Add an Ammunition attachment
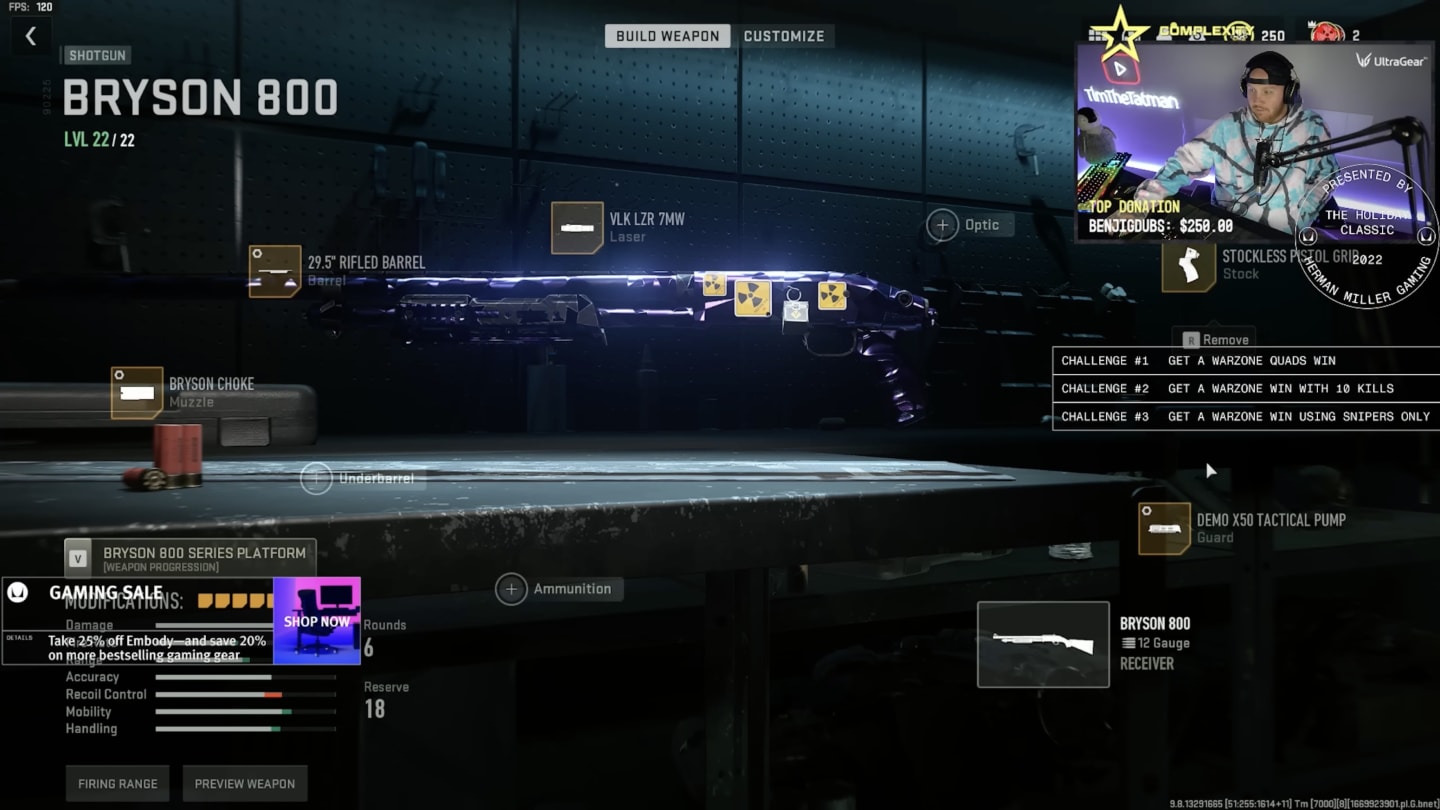The image size is (1440, 810). click(511, 589)
